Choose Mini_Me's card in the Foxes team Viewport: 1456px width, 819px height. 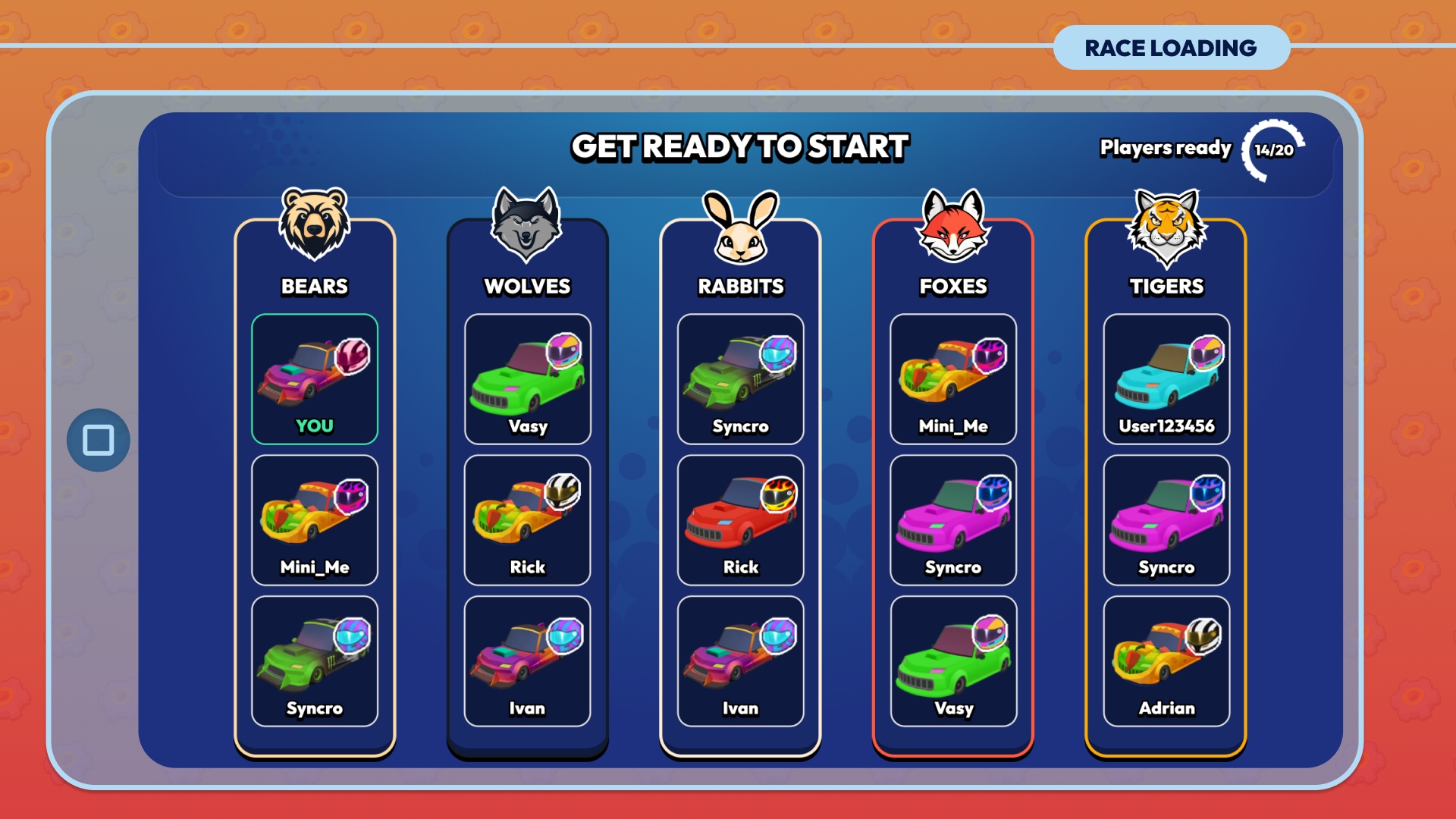(x=953, y=379)
